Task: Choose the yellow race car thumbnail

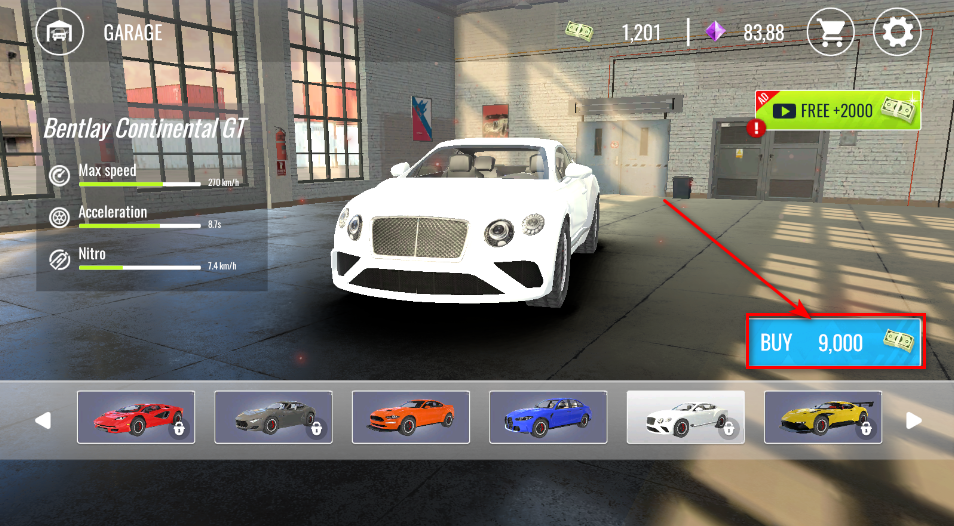Action: (823, 417)
